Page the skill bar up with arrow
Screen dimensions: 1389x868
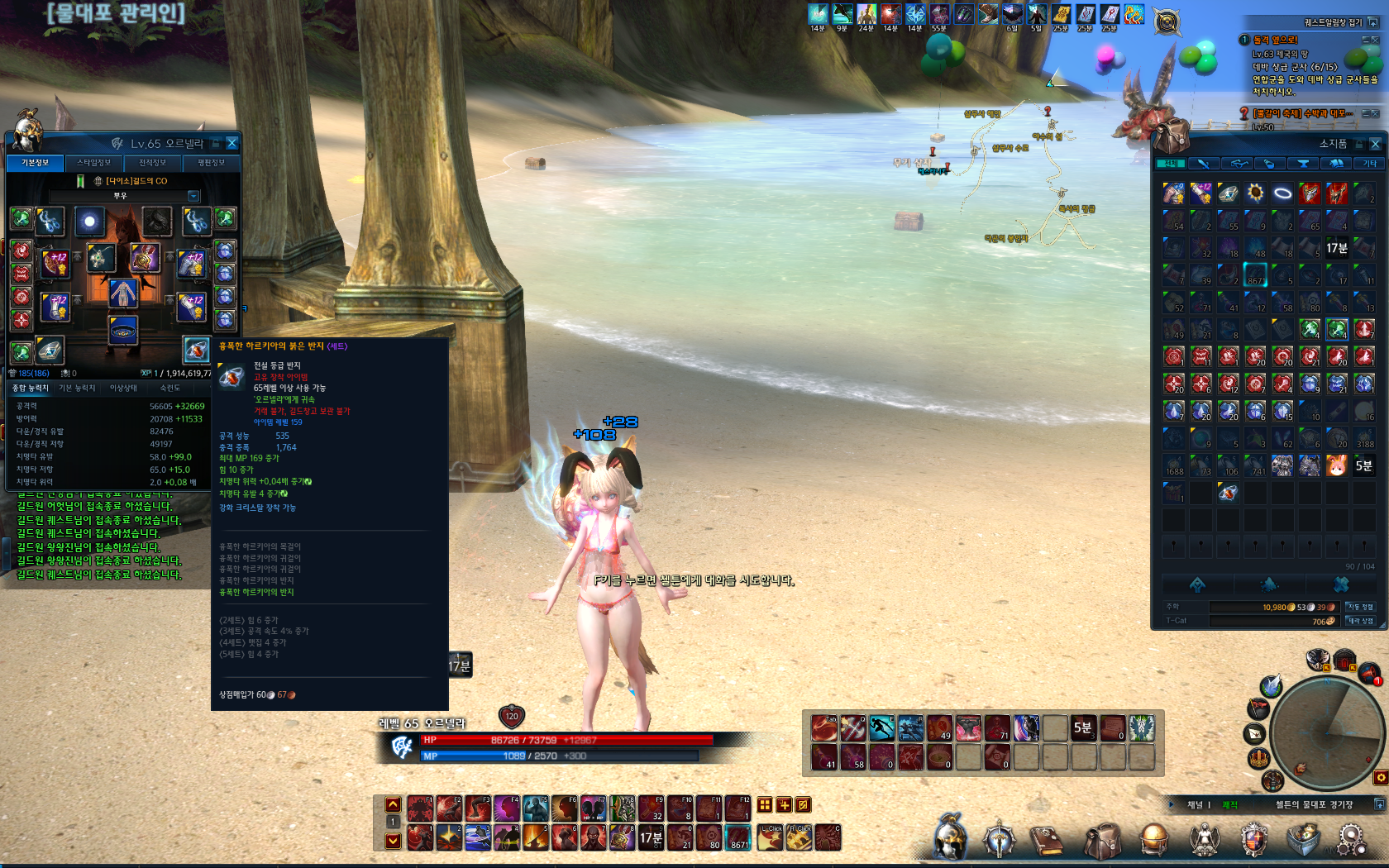pos(394,804)
